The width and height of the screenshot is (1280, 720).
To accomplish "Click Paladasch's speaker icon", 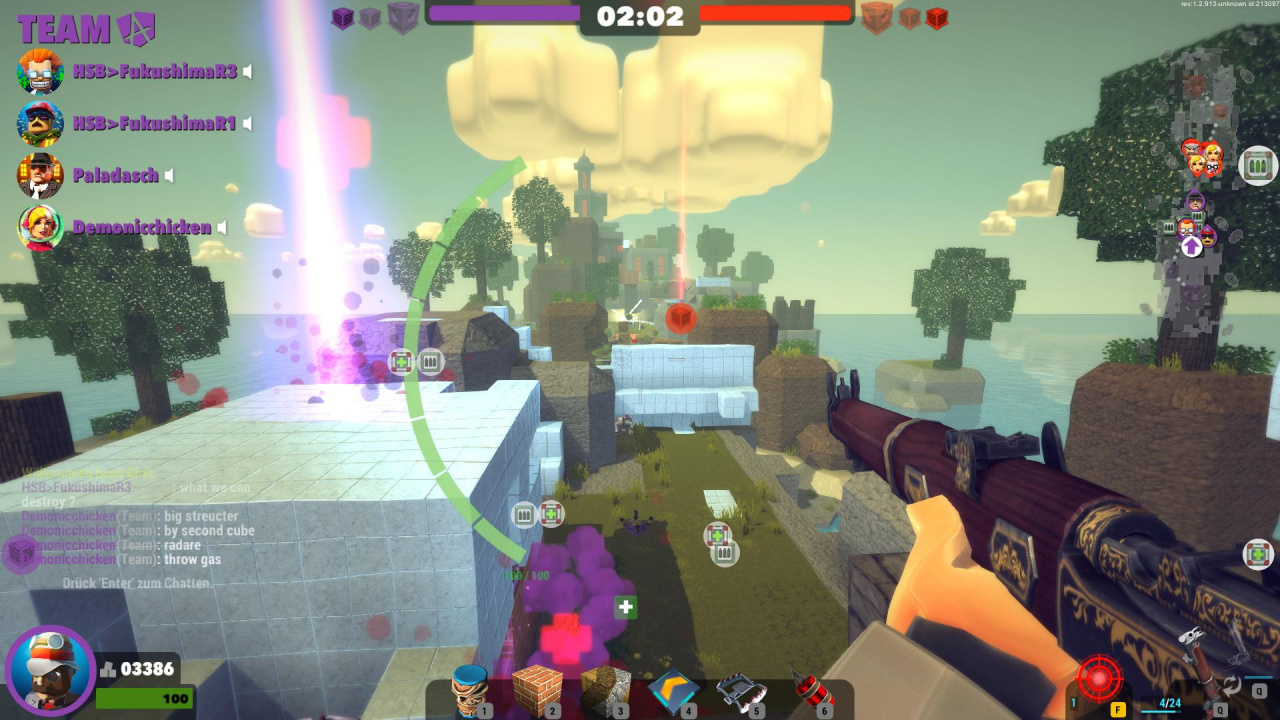I will (169, 176).
